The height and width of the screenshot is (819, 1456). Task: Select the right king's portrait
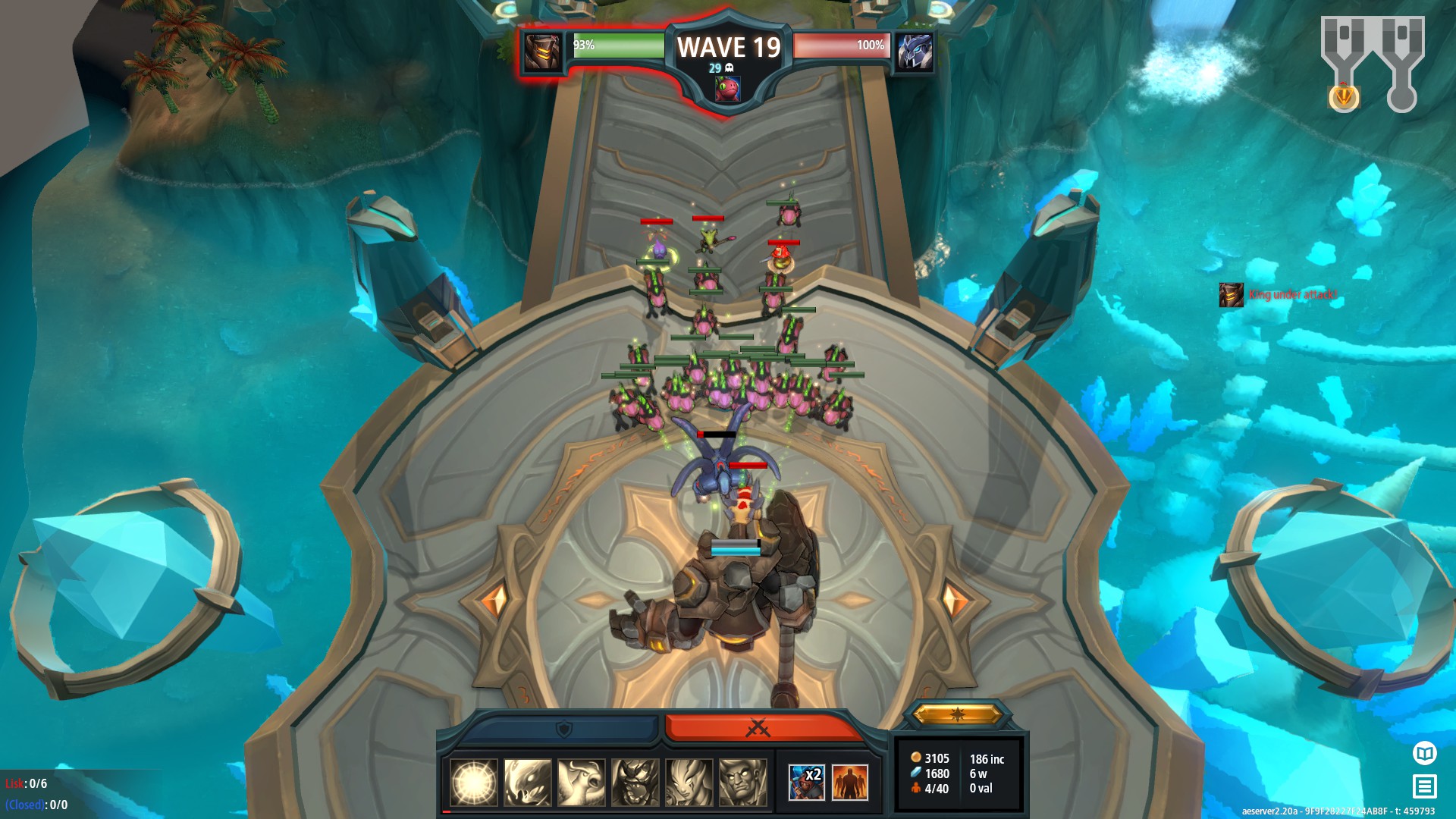(915, 52)
